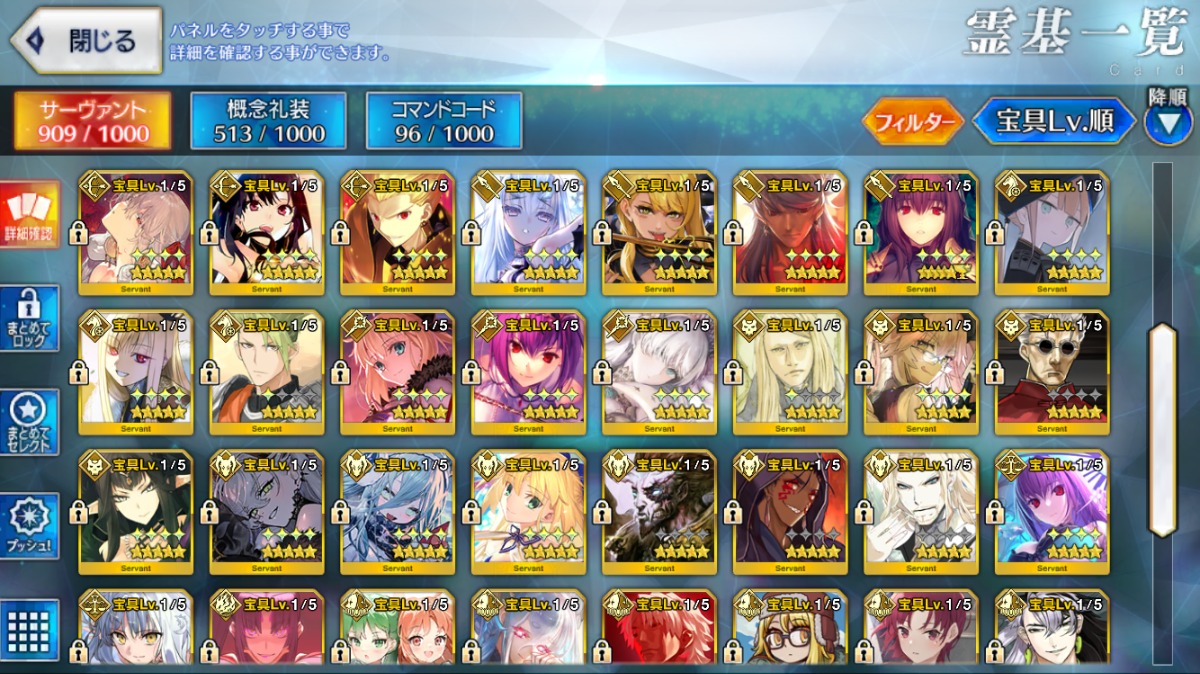Choose the まとめてロック bulk lock button
The height and width of the screenshot is (674, 1200).
(x=29, y=318)
